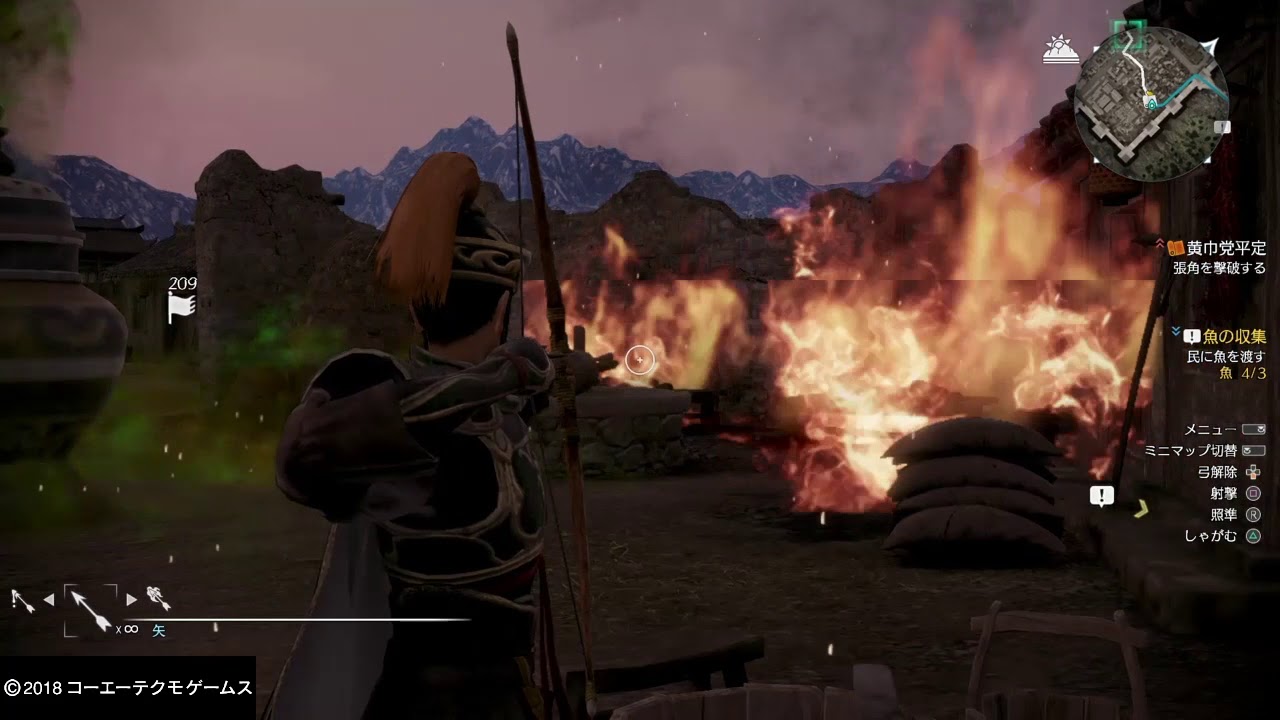Choose the exclamation-marked arrow icon
Image resolution: width=1280 pixels, height=720 pixels.
pos(20,599)
